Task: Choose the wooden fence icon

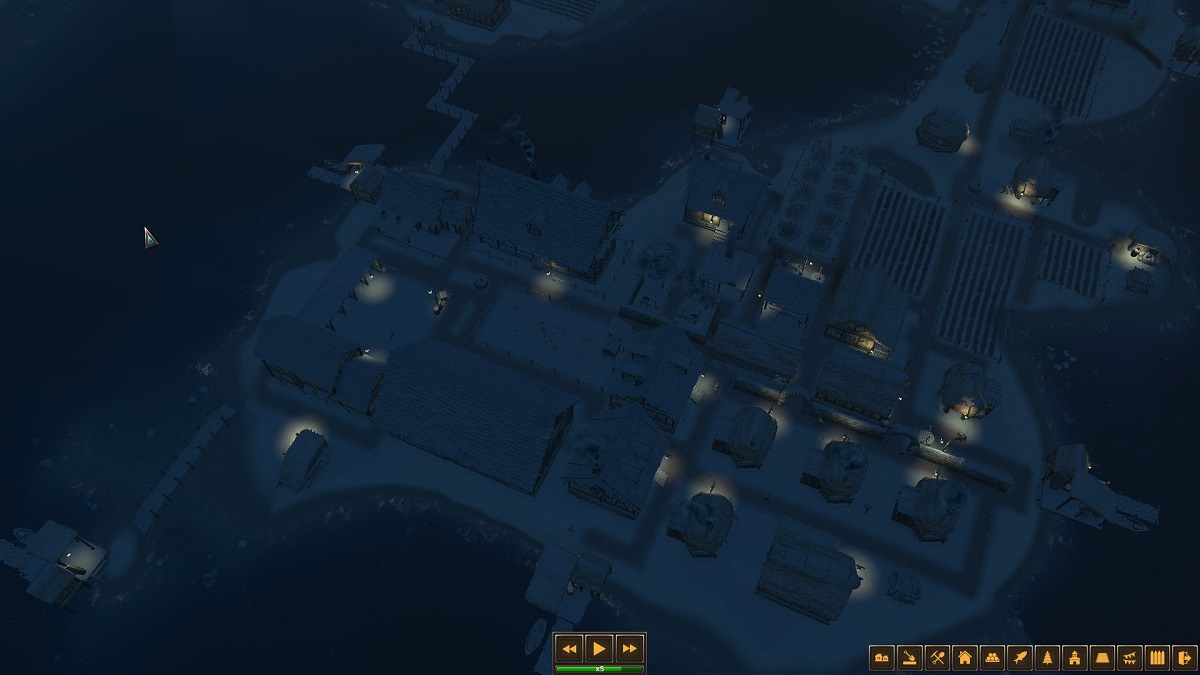Action: click(1158, 657)
